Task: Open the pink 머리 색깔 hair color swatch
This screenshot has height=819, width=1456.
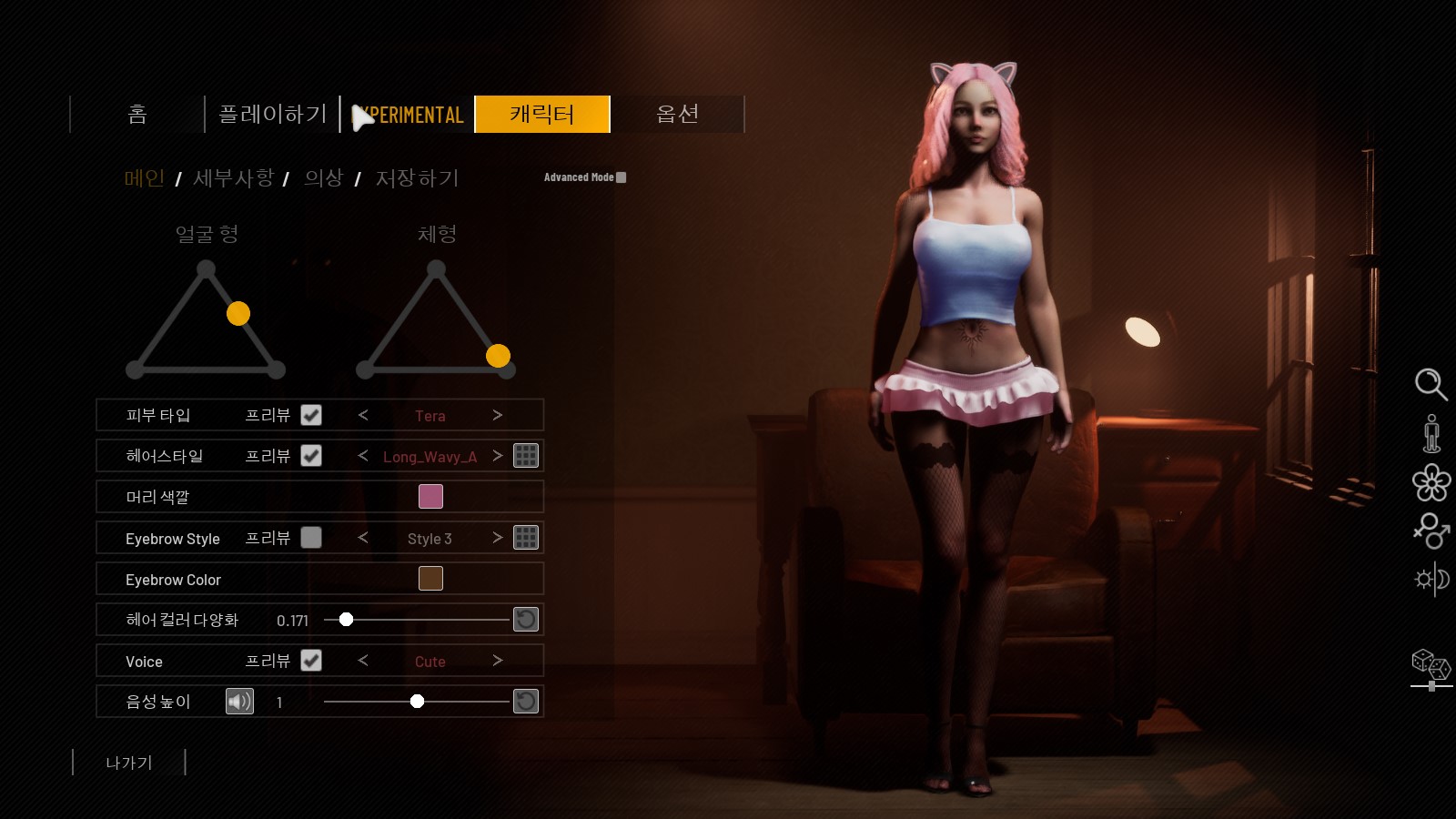Action: point(430,497)
